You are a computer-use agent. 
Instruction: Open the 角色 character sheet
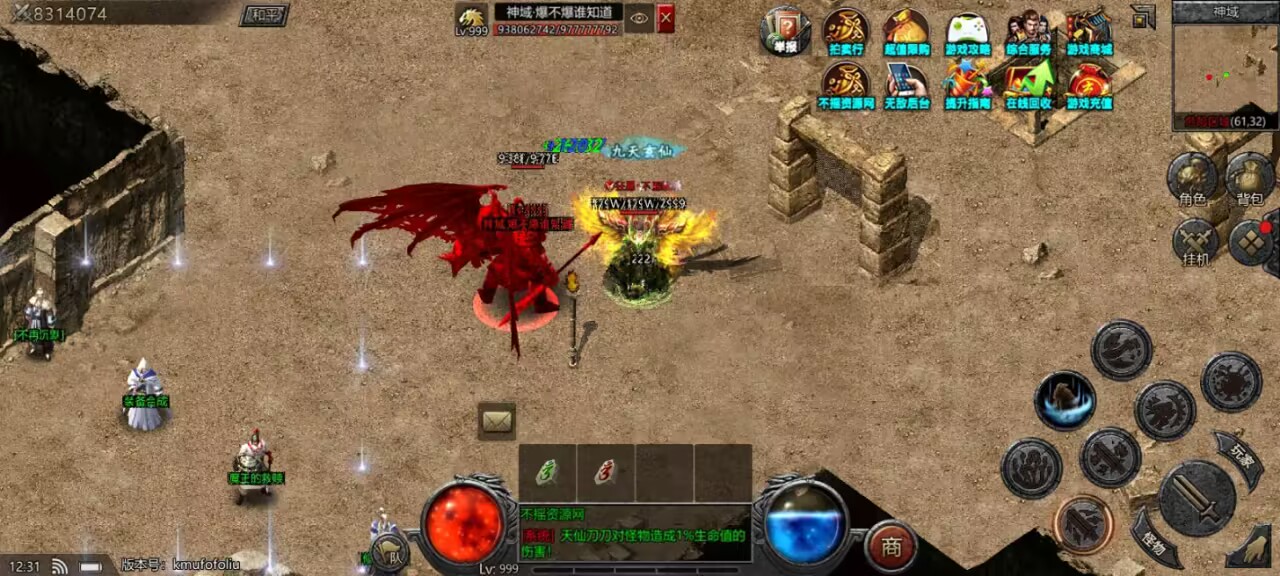(x=1192, y=178)
